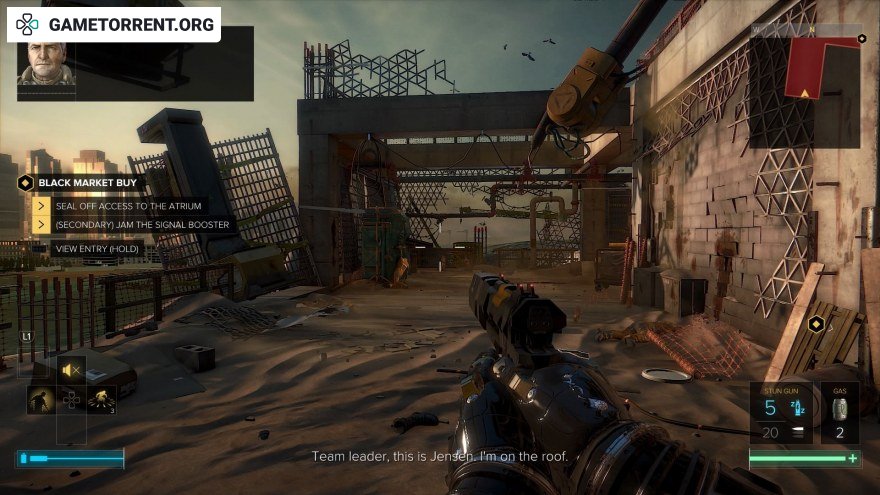The image size is (880, 495).
Task: Select the Seal Off Access objective
Action: (x=128, y=205)
